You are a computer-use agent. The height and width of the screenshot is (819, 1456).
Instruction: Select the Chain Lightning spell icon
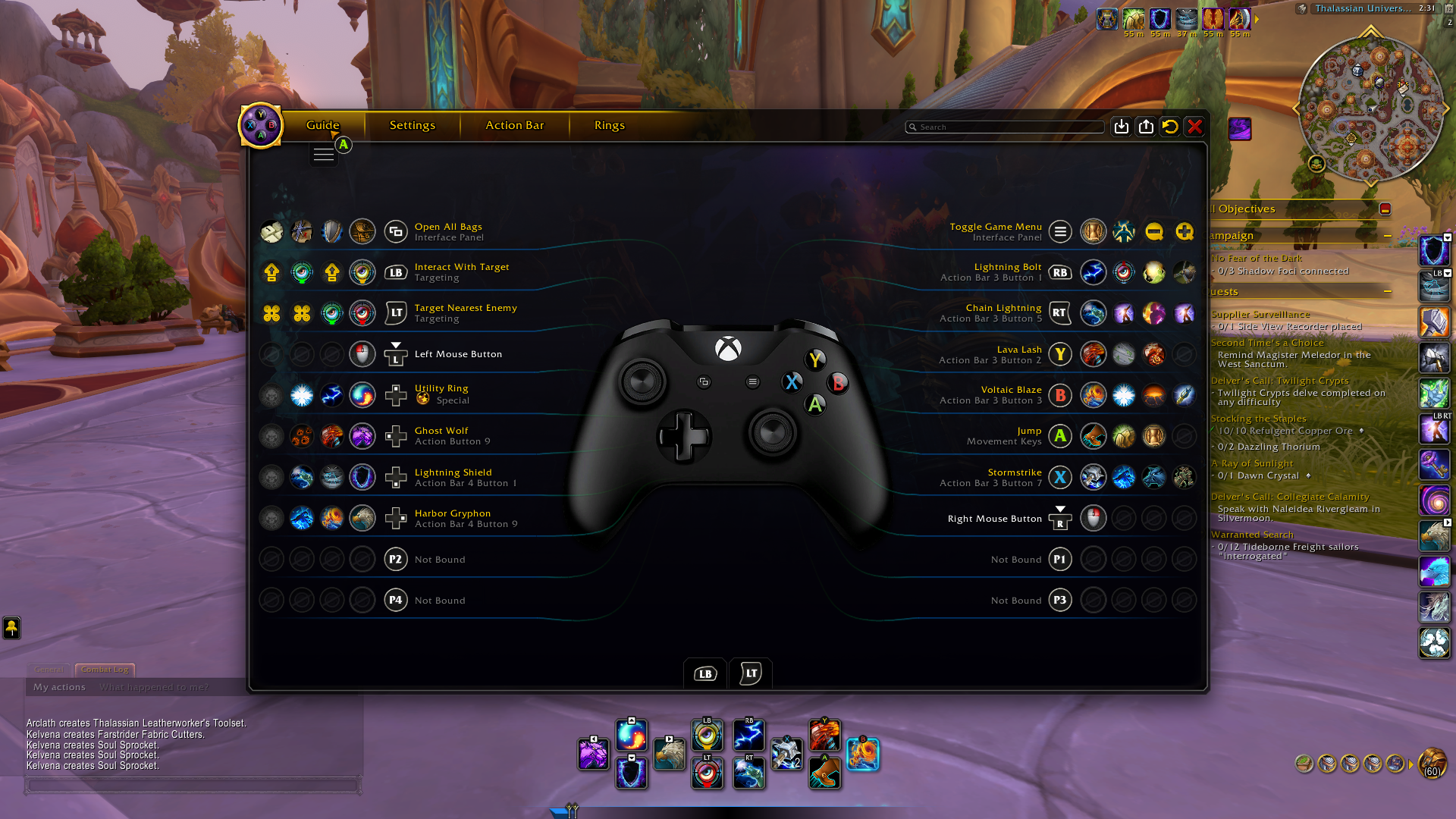1094,313
